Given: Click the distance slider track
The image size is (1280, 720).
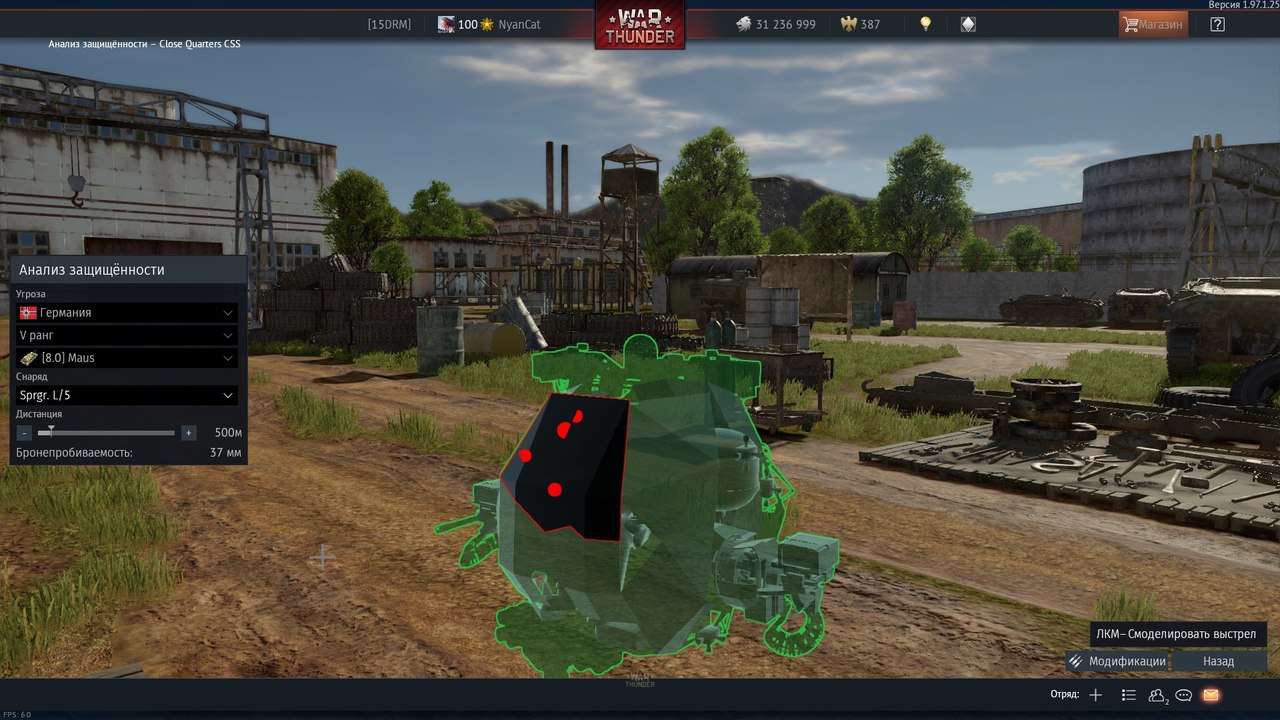Looking at the screenshot, I should [x=110, y=433].
